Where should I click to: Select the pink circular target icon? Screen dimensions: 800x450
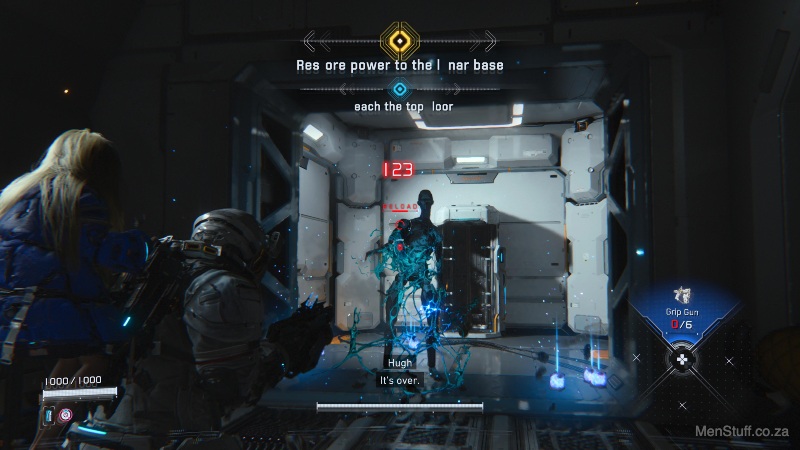pyautogui.click(x=66, y=414)
